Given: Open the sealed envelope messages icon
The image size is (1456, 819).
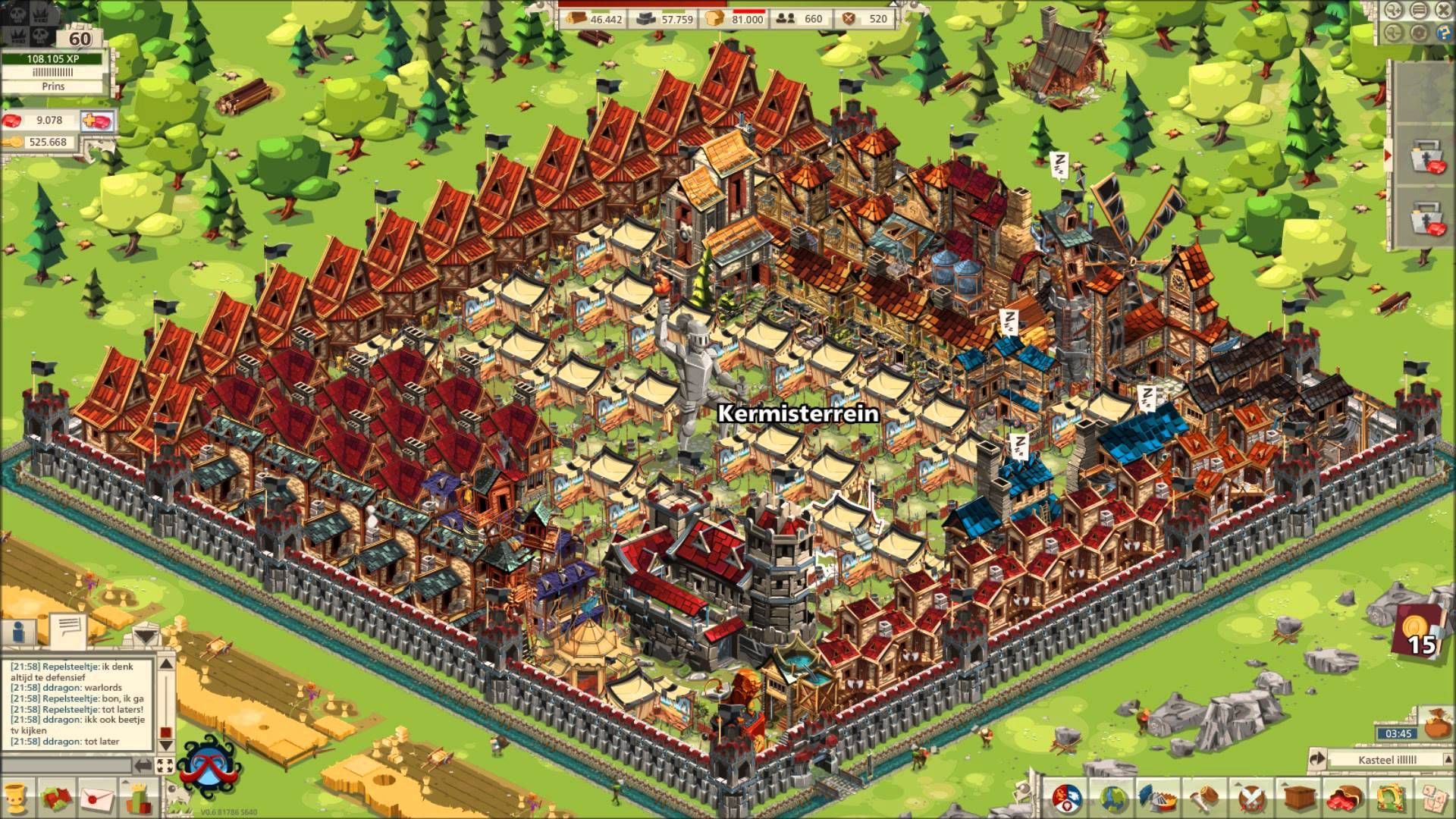Looking at the screenshot, I should coord(97,799).
